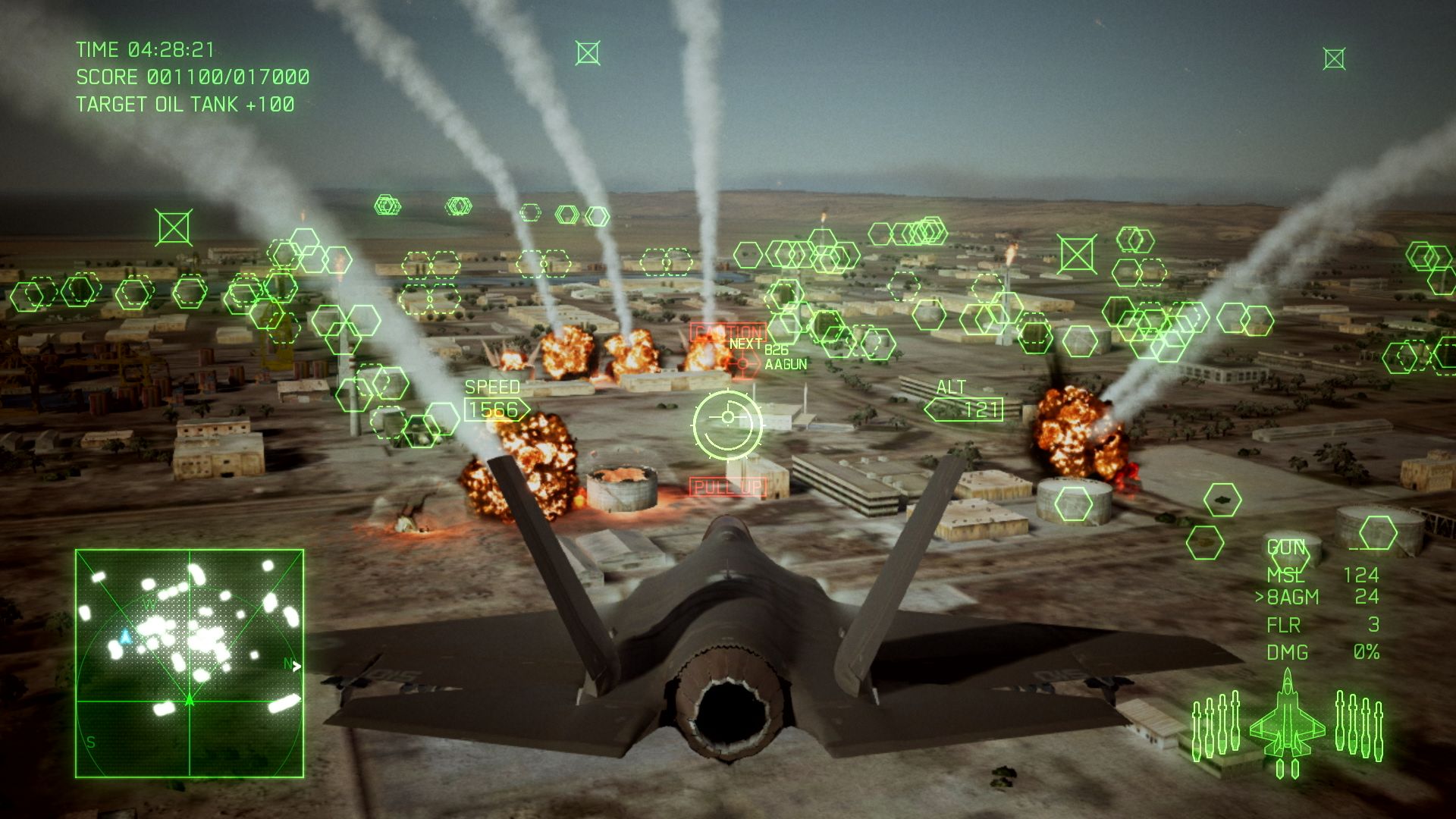Click the DMG 0% damage gauge
1456x819 pixels.
click(1319, 652)
